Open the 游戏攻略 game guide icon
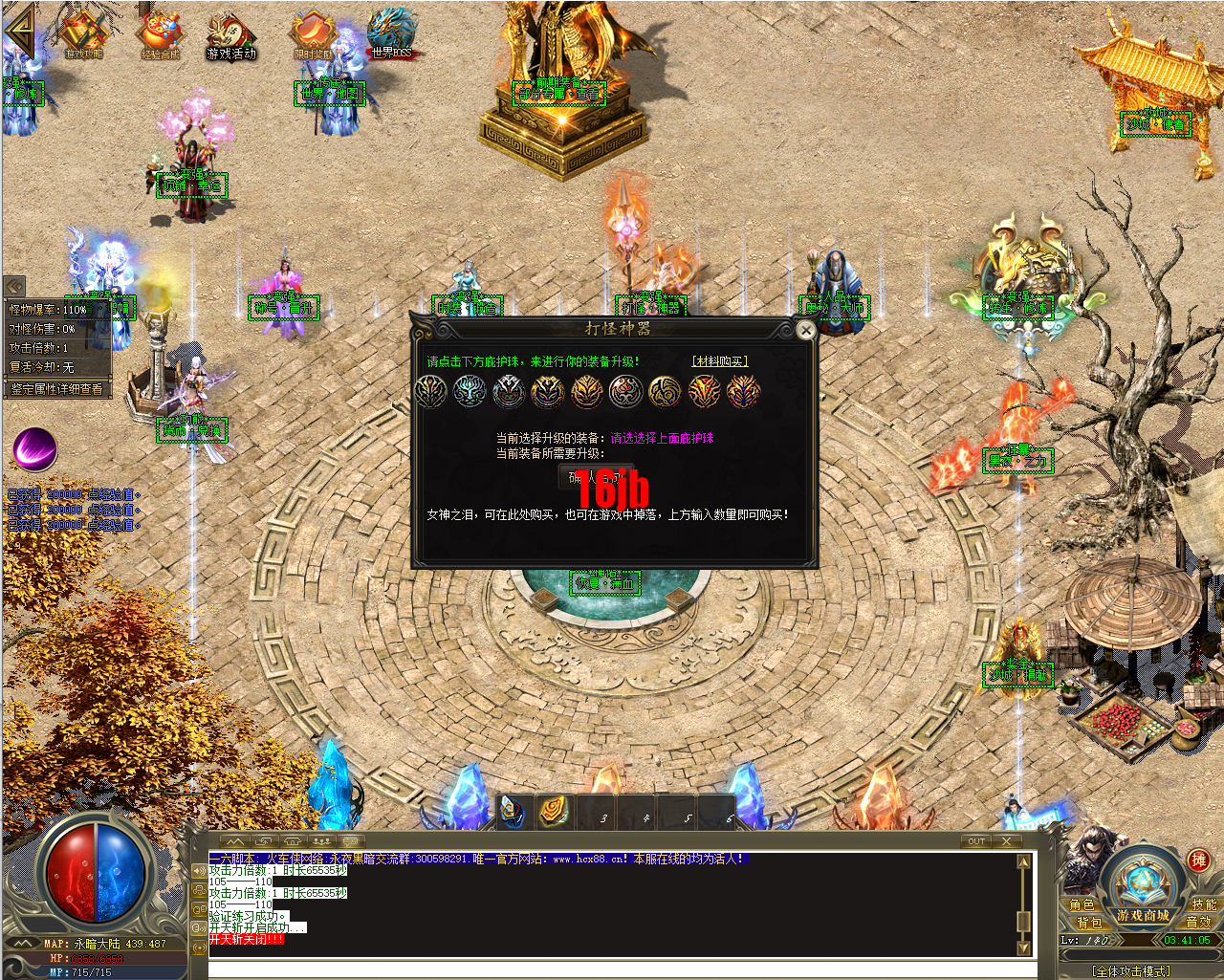 pos(83,35)
